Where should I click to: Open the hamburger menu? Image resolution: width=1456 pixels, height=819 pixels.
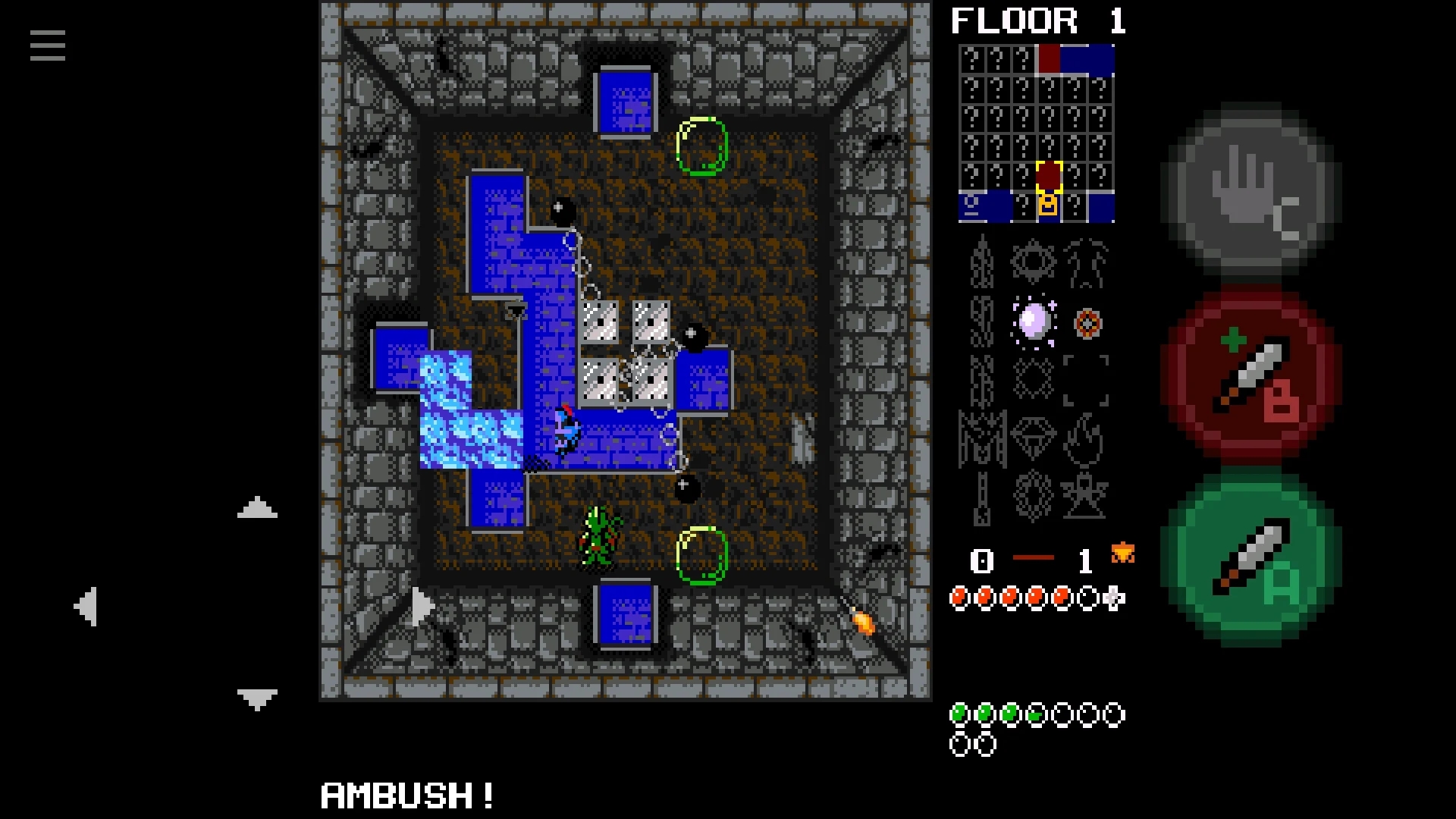pyautogui.click(x=48, y=45)
